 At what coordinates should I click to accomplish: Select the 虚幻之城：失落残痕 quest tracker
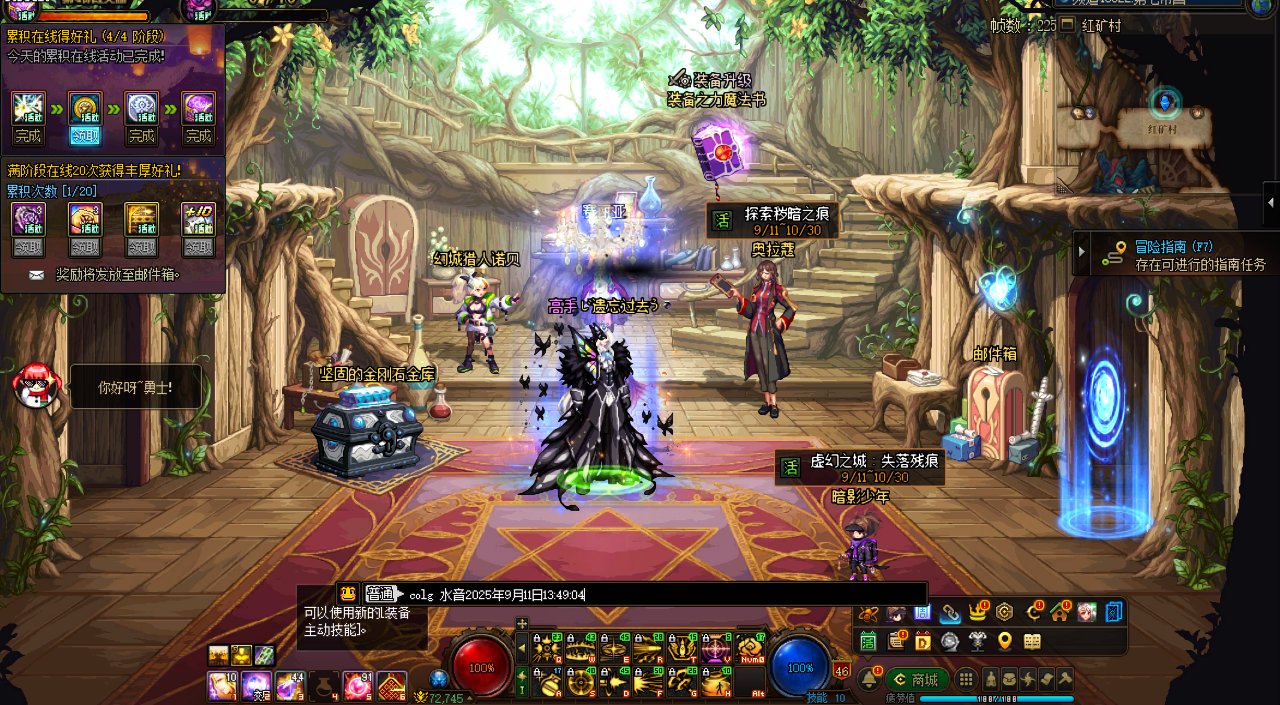(860, 468)
